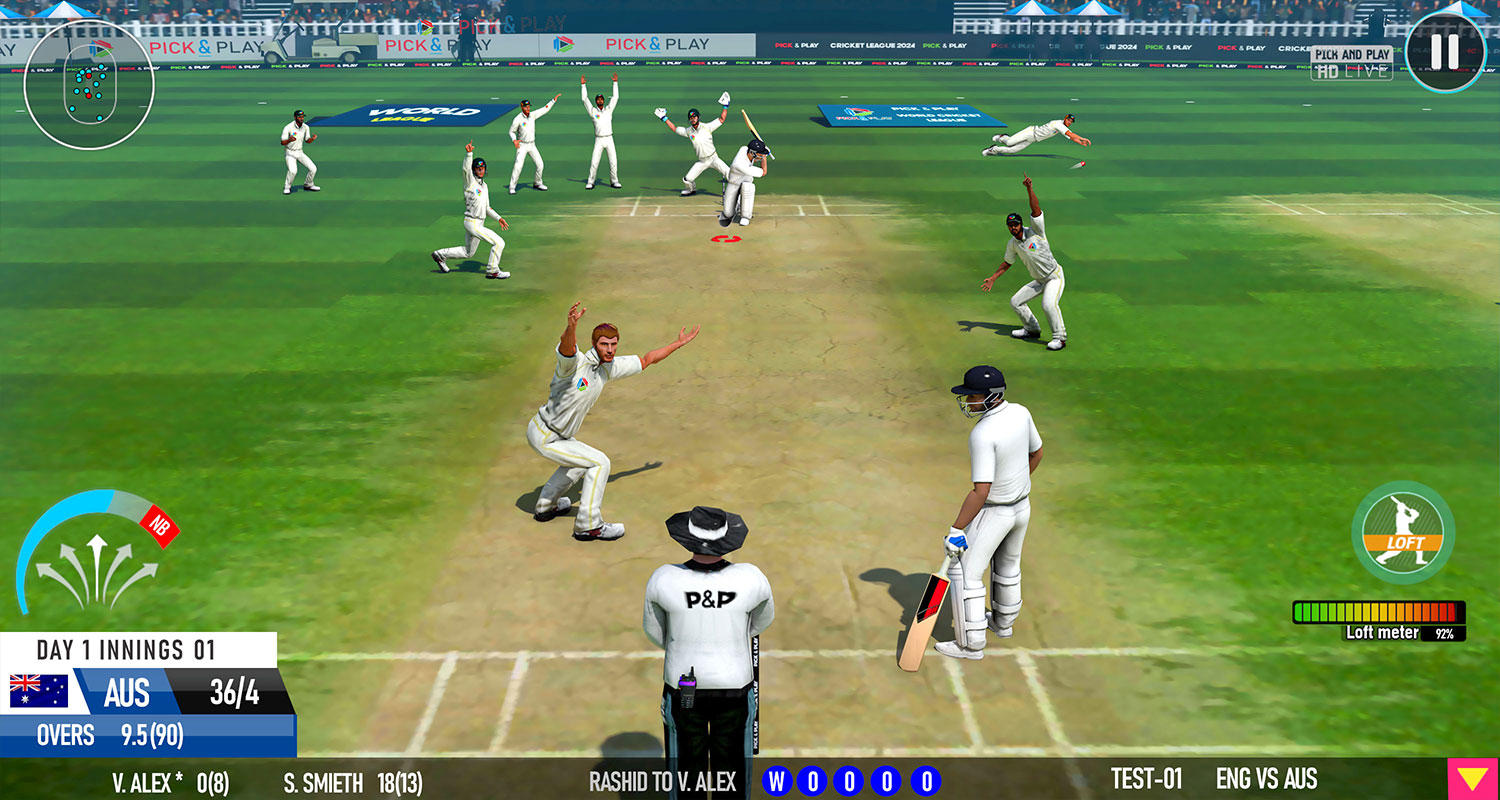Click the PICK & PLAY logo at top center
Viewport: 1500px width, 800px height.
(655, 43)
